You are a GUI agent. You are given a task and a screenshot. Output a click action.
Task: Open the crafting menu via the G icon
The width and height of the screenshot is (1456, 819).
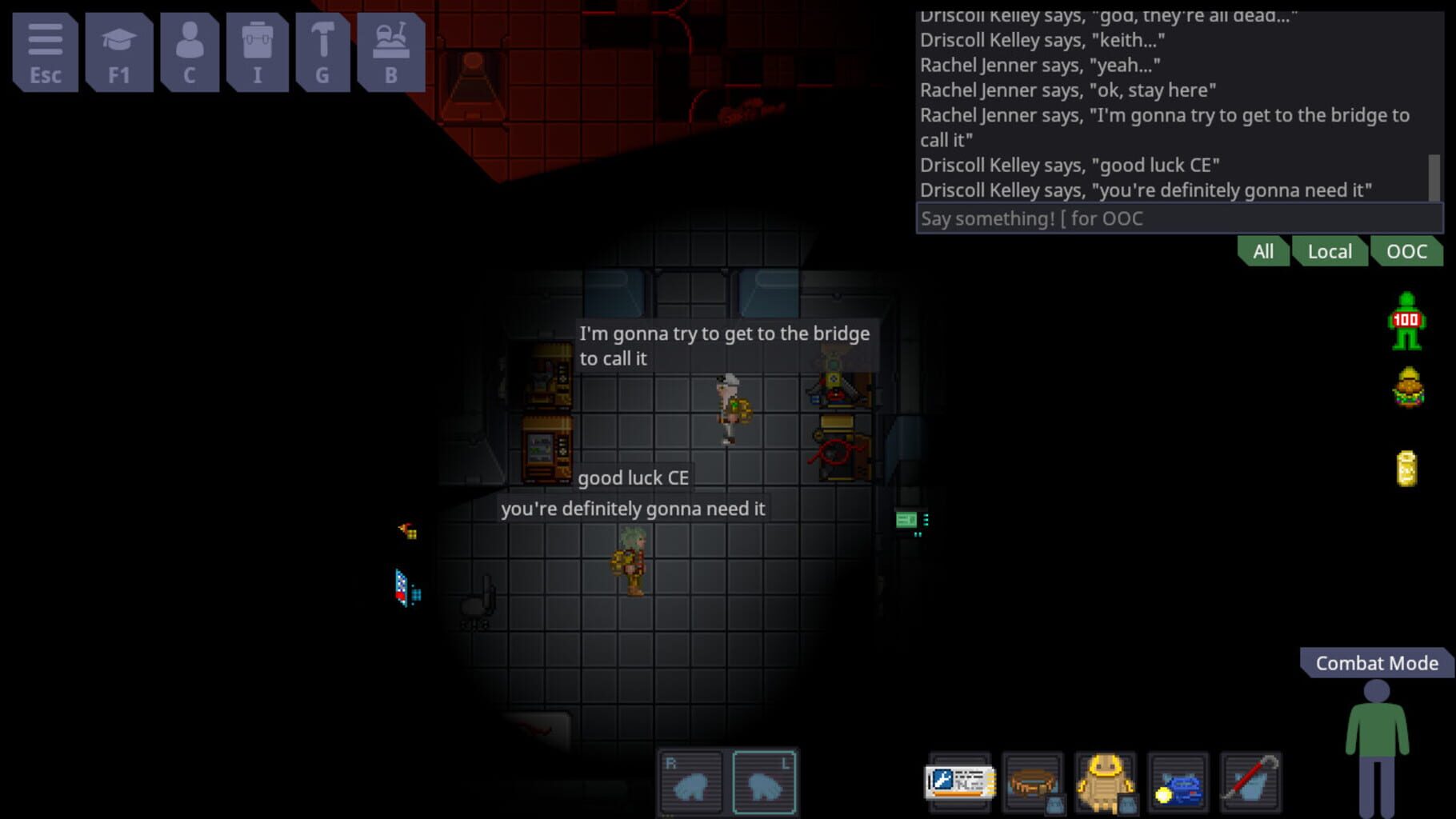point(322,53)
